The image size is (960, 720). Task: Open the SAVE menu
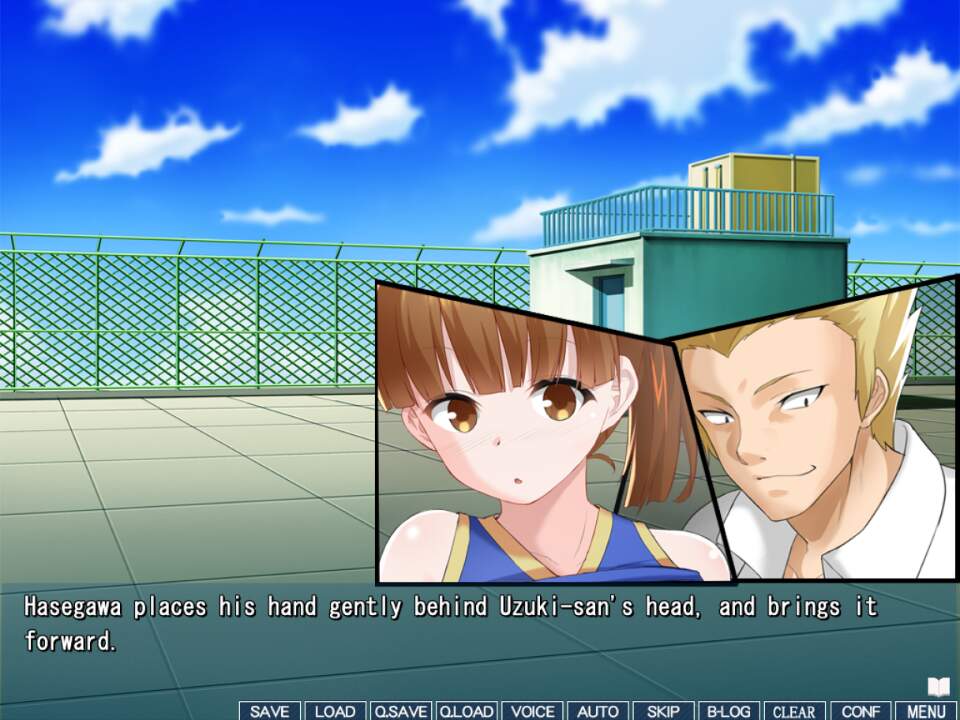click(x=270, y=711)
